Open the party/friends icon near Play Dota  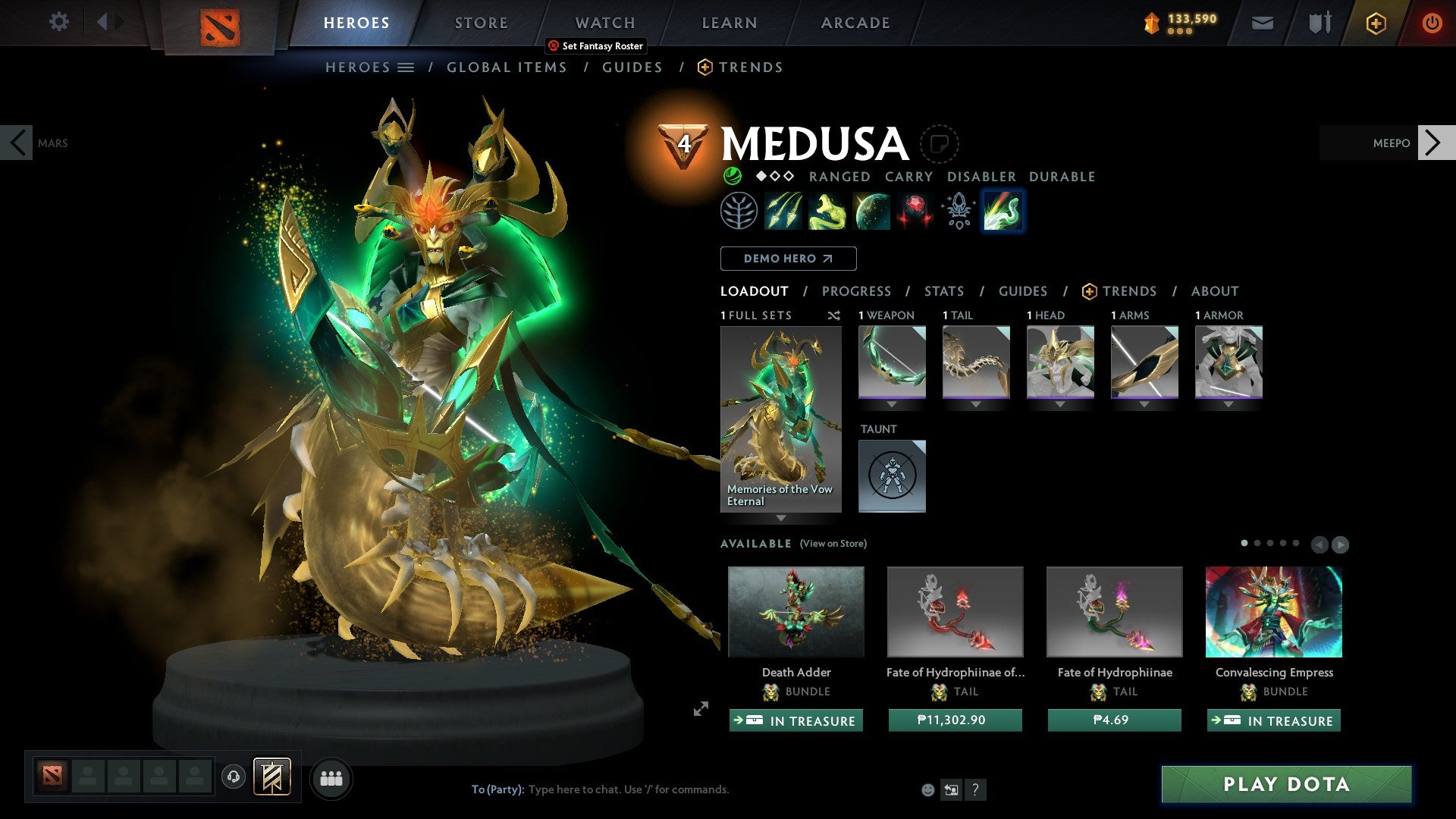tap(331, 778)
